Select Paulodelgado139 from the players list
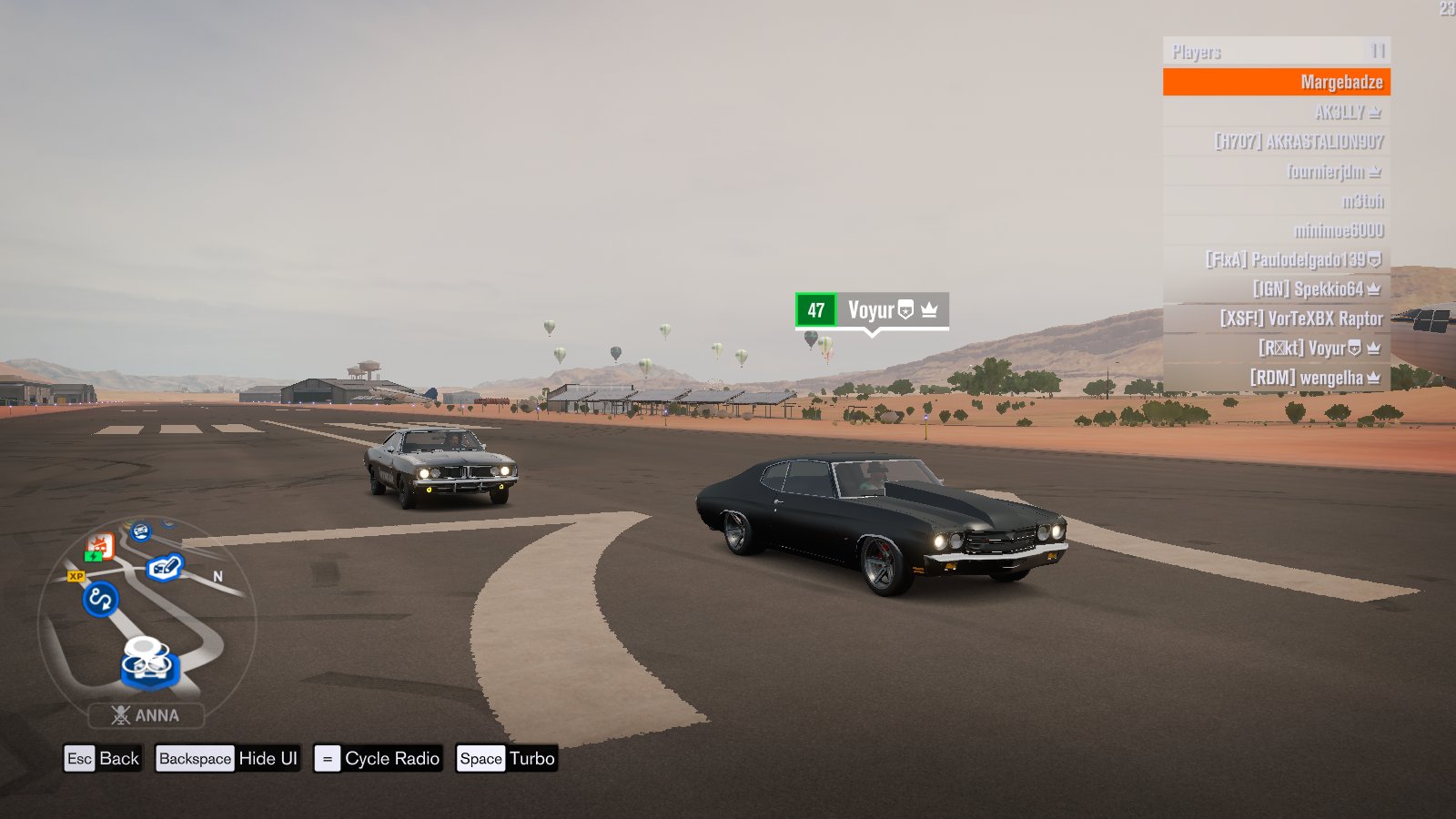Screen dimensions: 1456x819 [x=1276, y=259]
